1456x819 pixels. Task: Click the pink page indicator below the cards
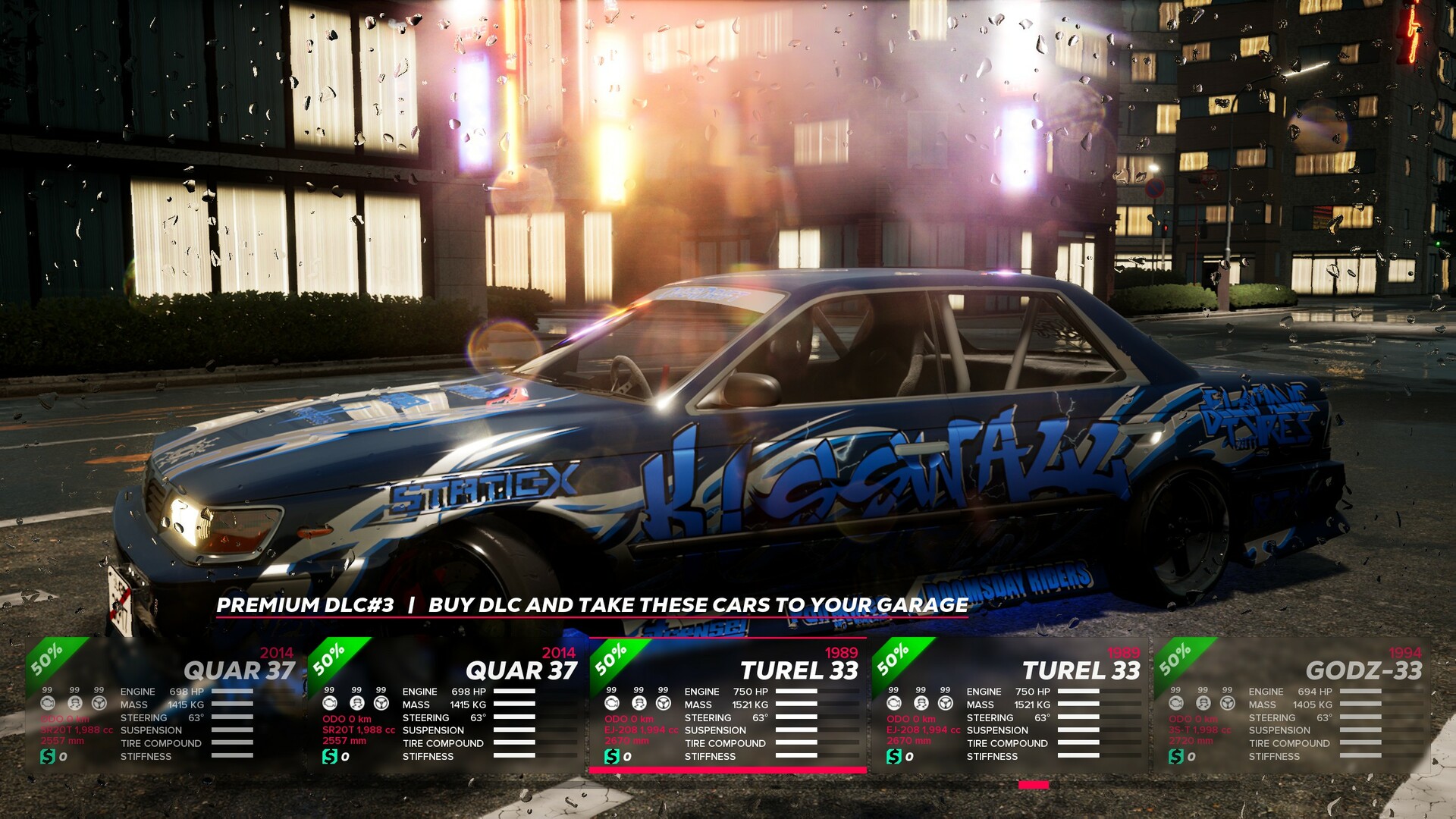pyautogui.click(x=1031, y=786)
